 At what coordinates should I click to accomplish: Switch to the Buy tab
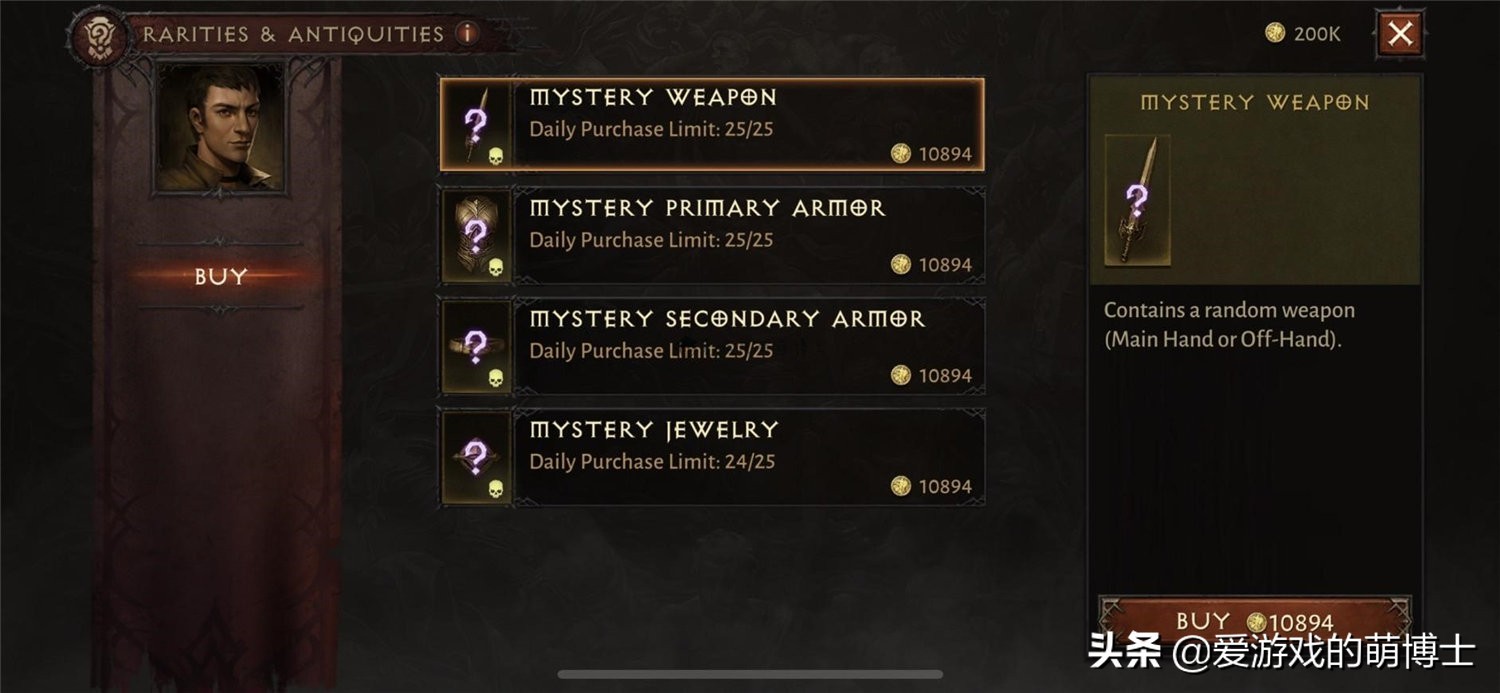(220, 277)
